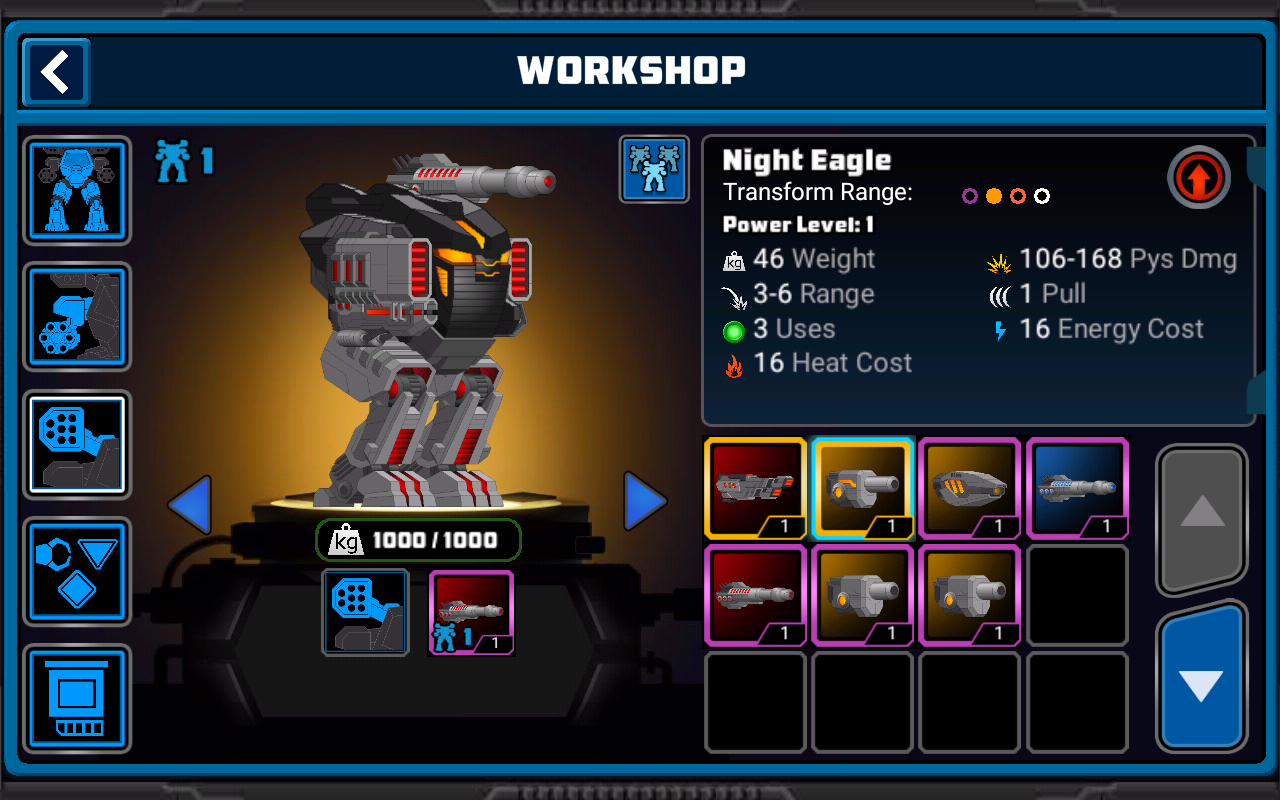Show the next mech with right arrow

tap(645, 501)
